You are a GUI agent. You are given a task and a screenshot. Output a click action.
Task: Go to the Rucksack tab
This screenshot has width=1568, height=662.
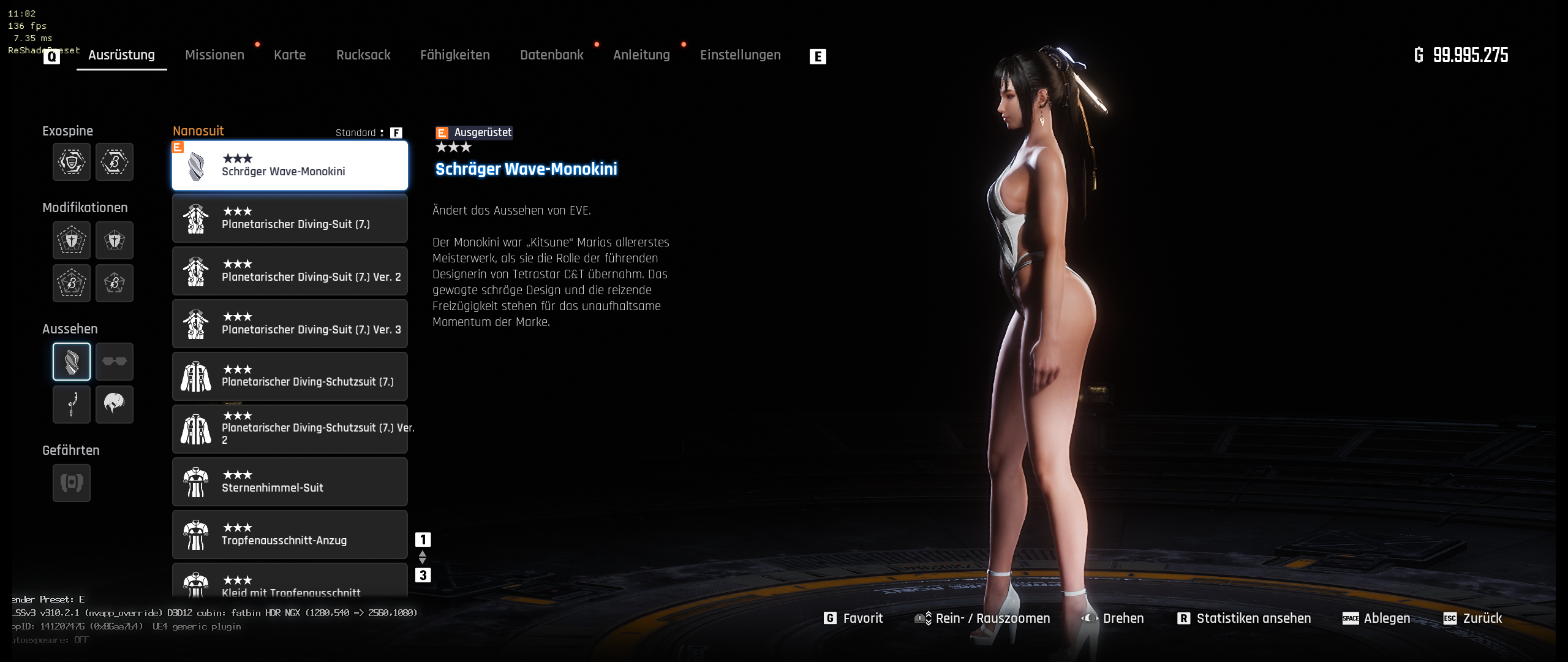coord(363,55)
